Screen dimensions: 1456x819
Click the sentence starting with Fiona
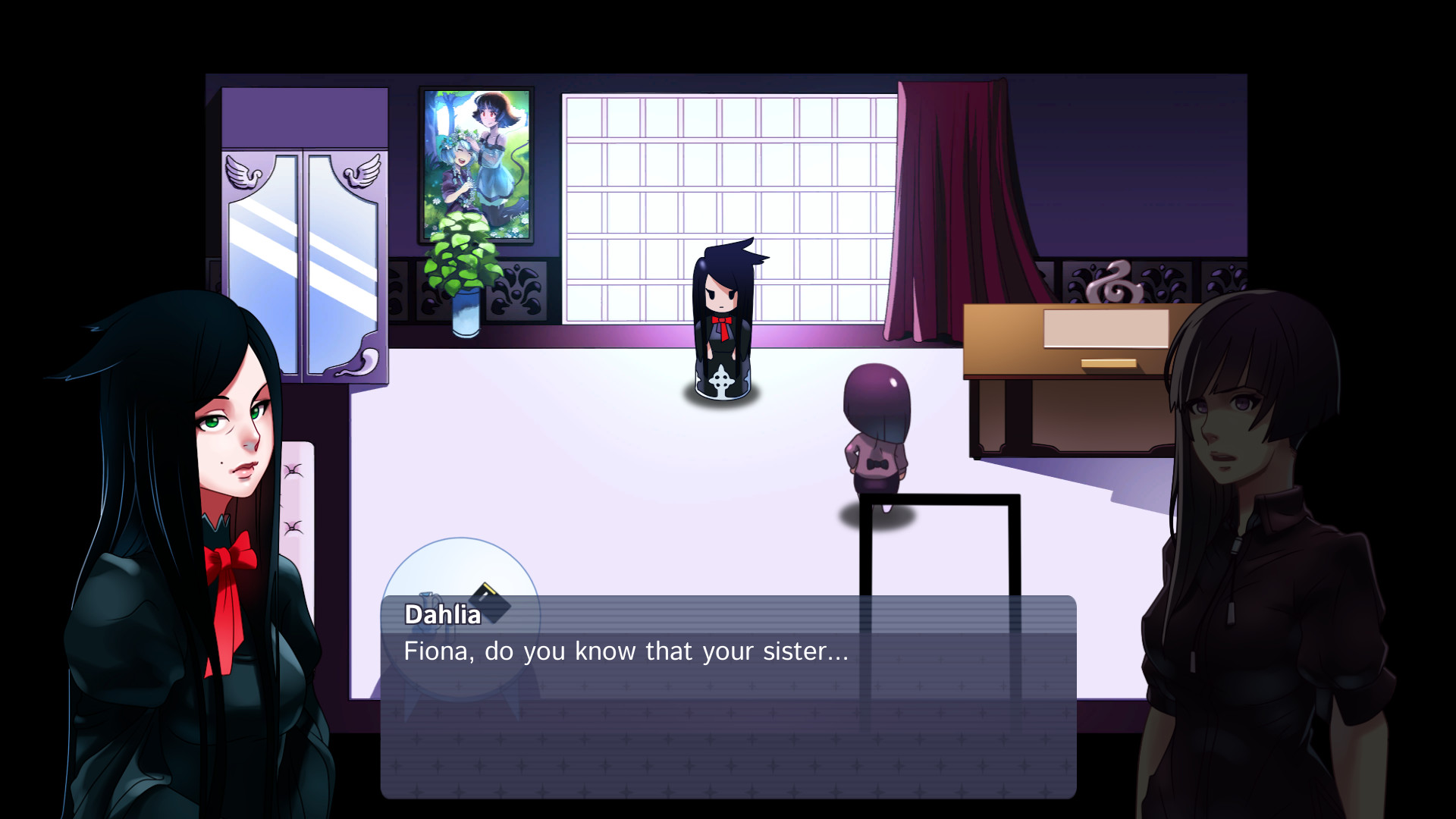[626, 651]
